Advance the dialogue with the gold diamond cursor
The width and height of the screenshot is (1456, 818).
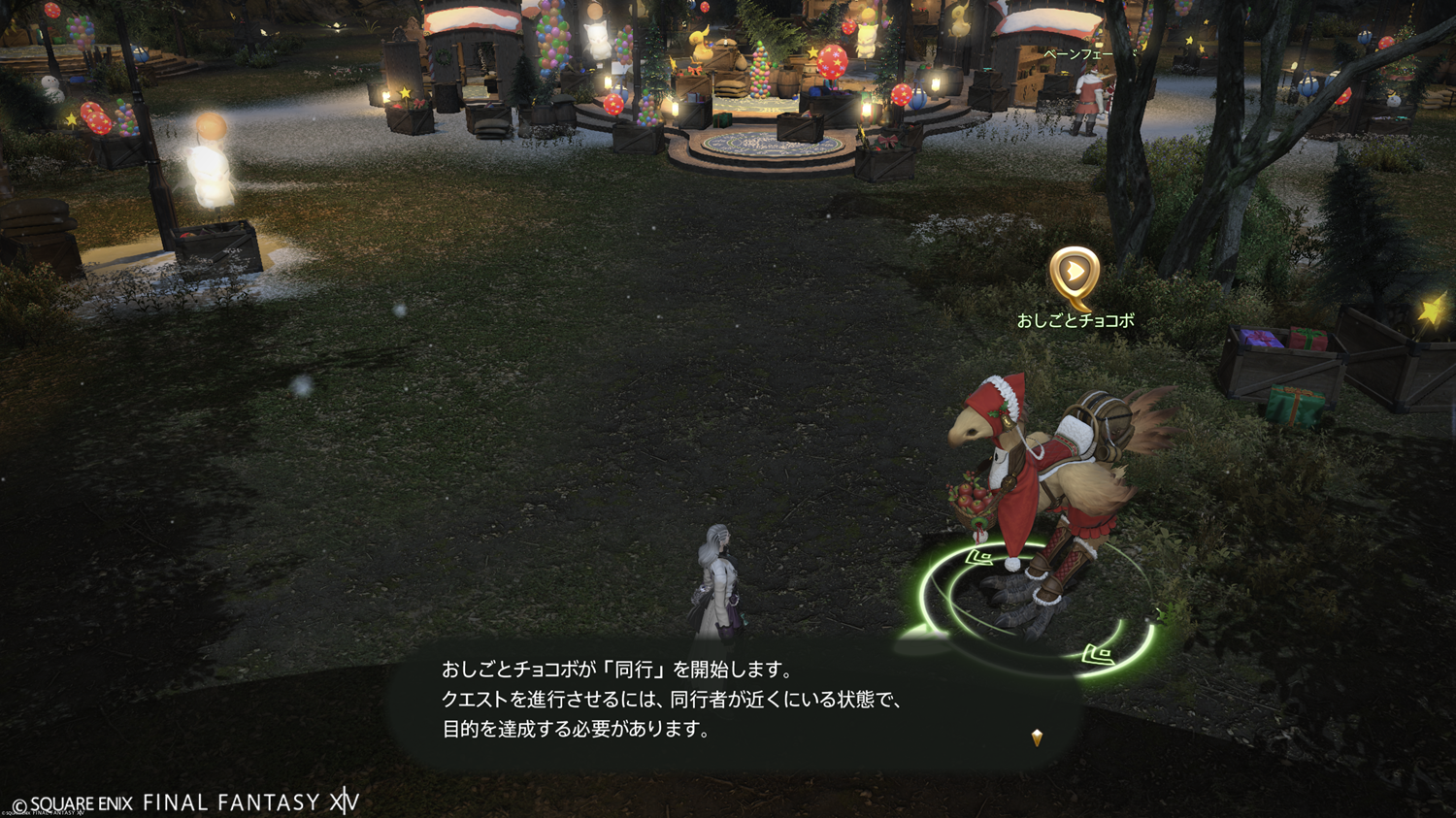tap(1037, 737)
